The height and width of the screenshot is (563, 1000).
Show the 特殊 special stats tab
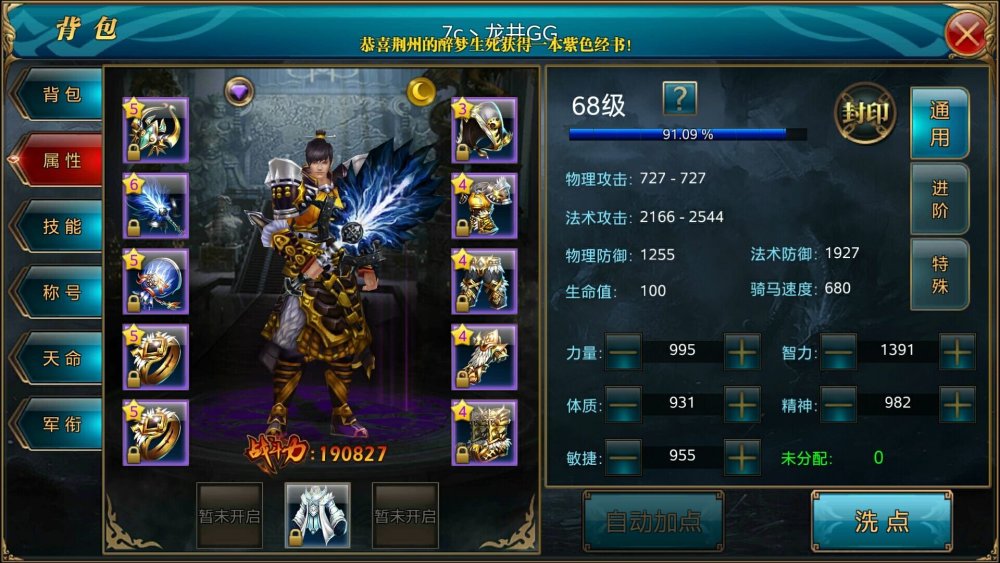pos(939,274)
